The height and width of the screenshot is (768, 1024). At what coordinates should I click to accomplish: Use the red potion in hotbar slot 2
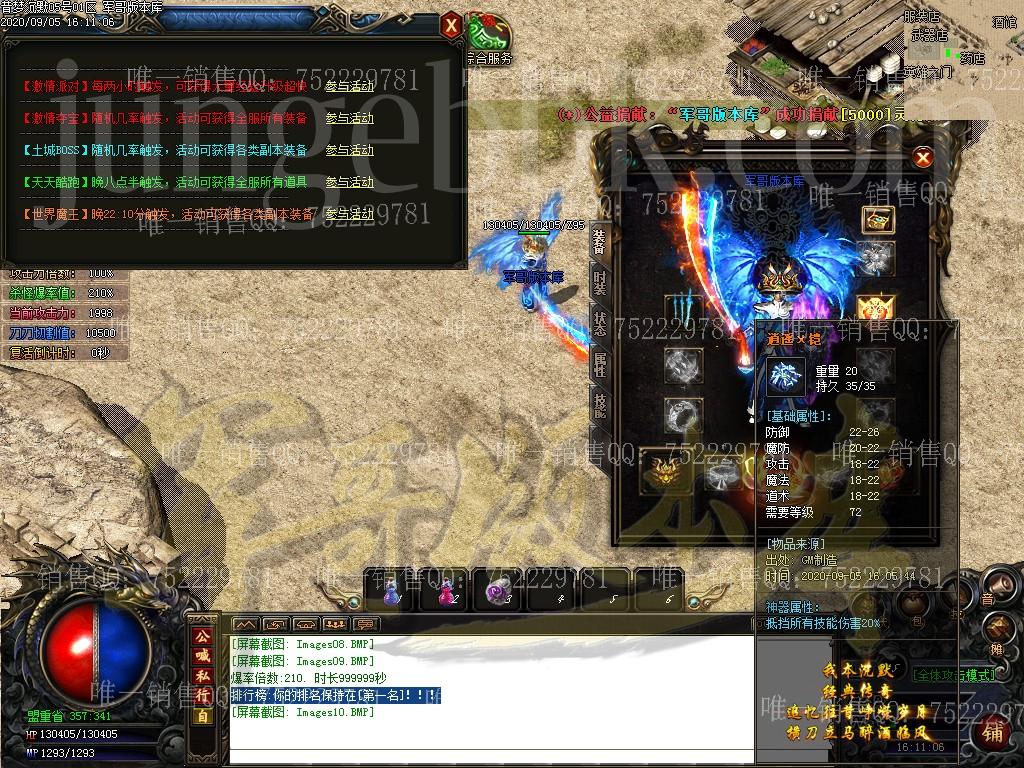(443, 592)
